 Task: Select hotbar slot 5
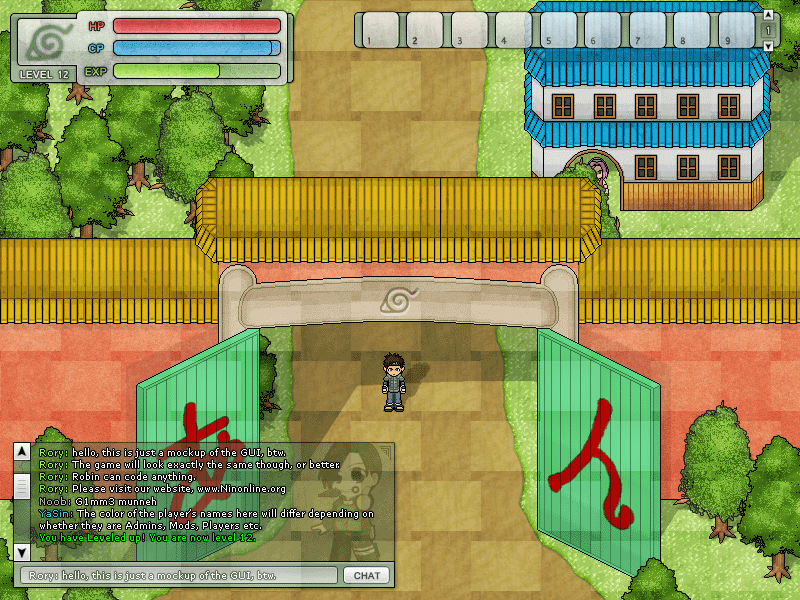(x=555, y=30)
